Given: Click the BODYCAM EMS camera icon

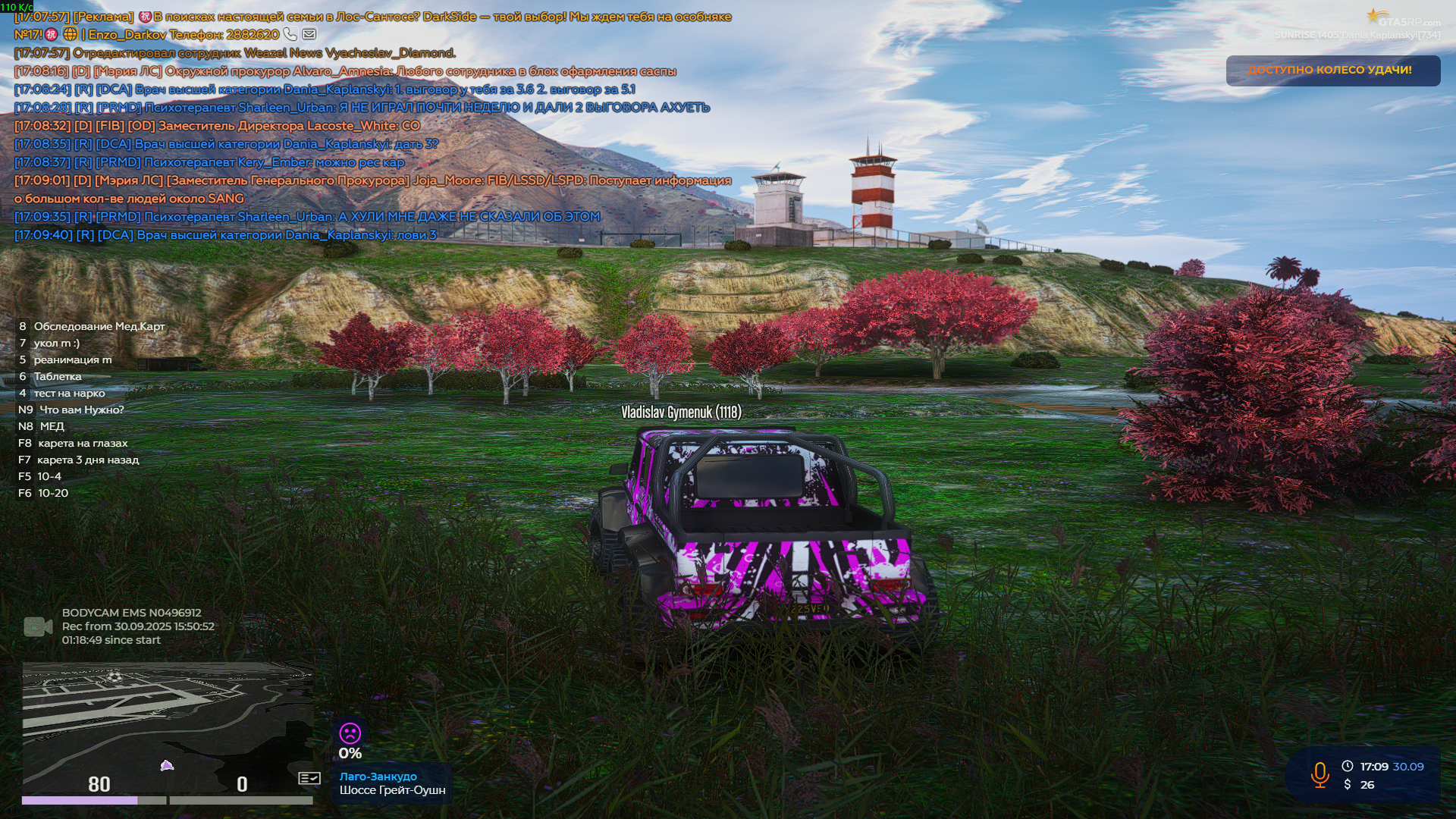Looking at the screenshot, I should (36, 624).
